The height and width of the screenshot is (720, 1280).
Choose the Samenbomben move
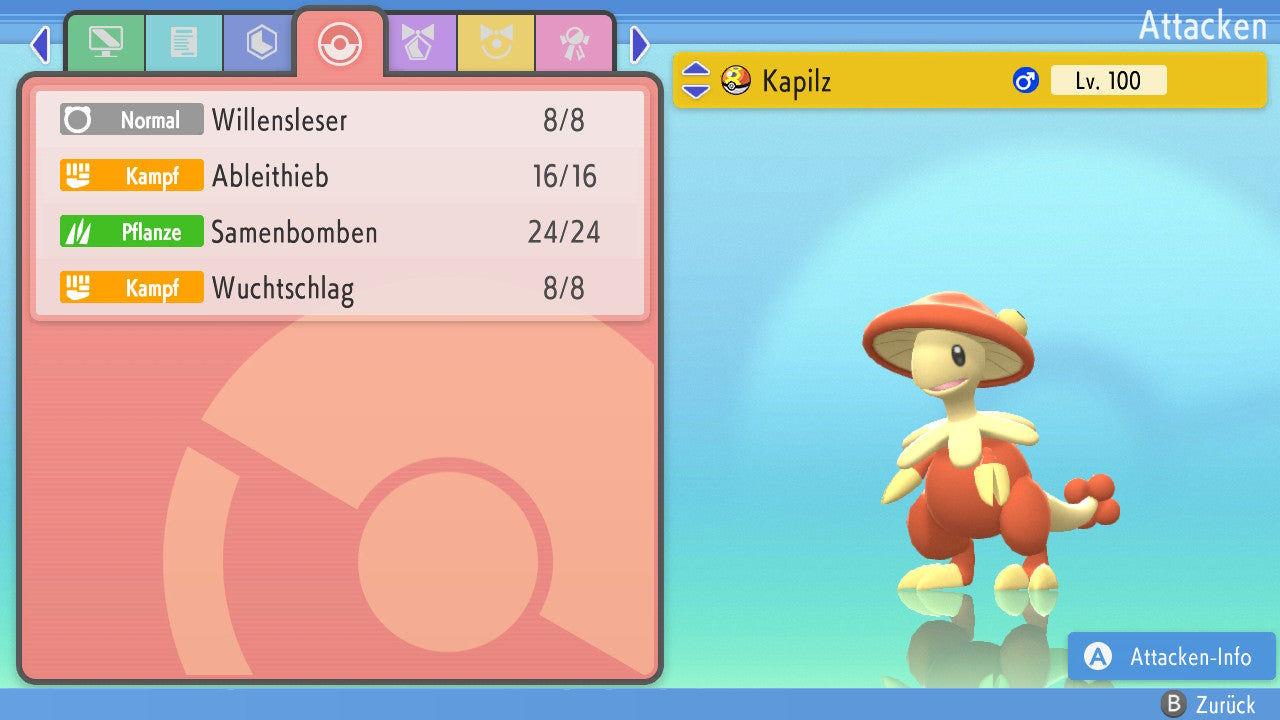pos(340,232)
